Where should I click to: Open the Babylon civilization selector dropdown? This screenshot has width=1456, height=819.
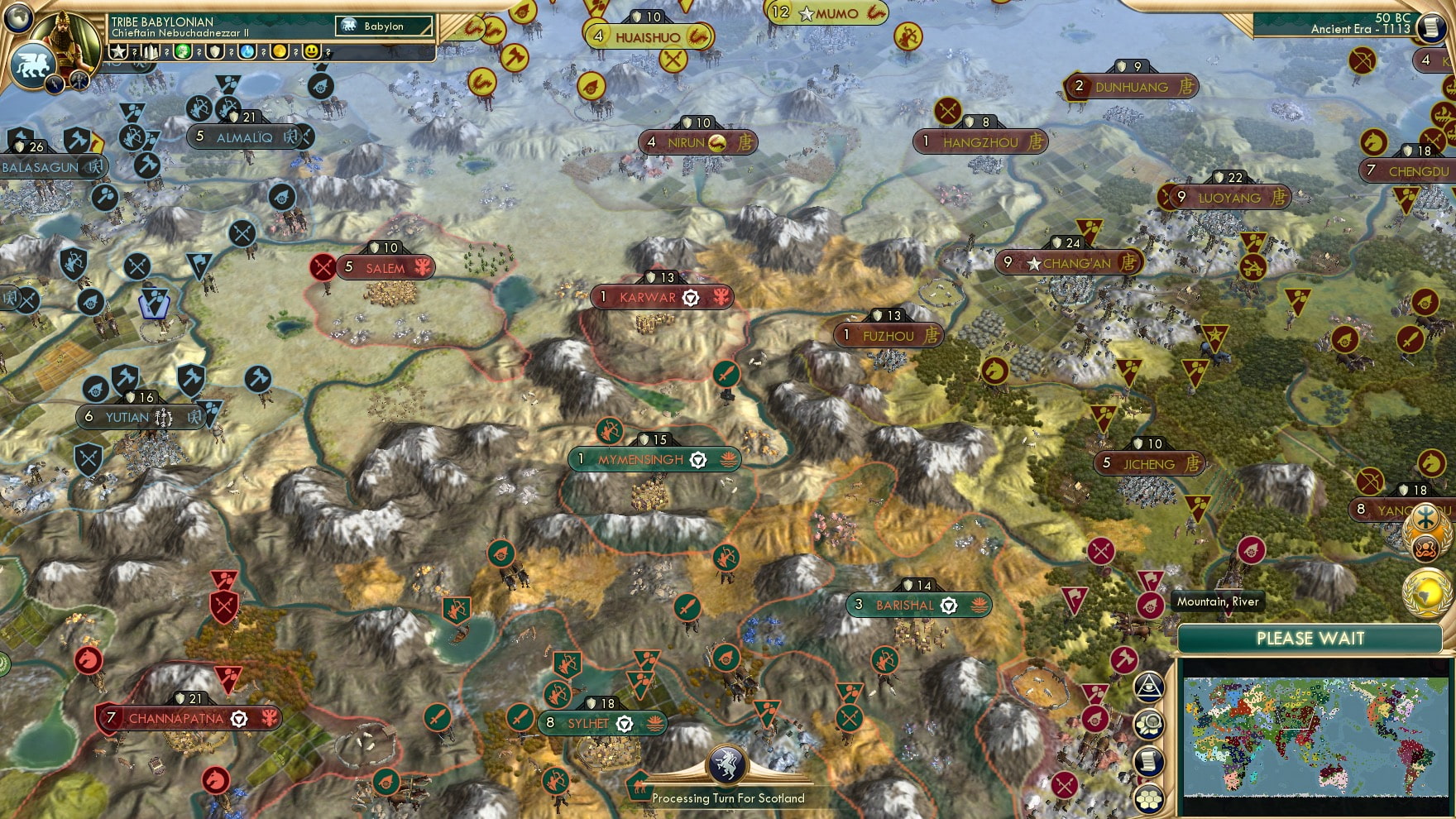(x=382, y=26)
